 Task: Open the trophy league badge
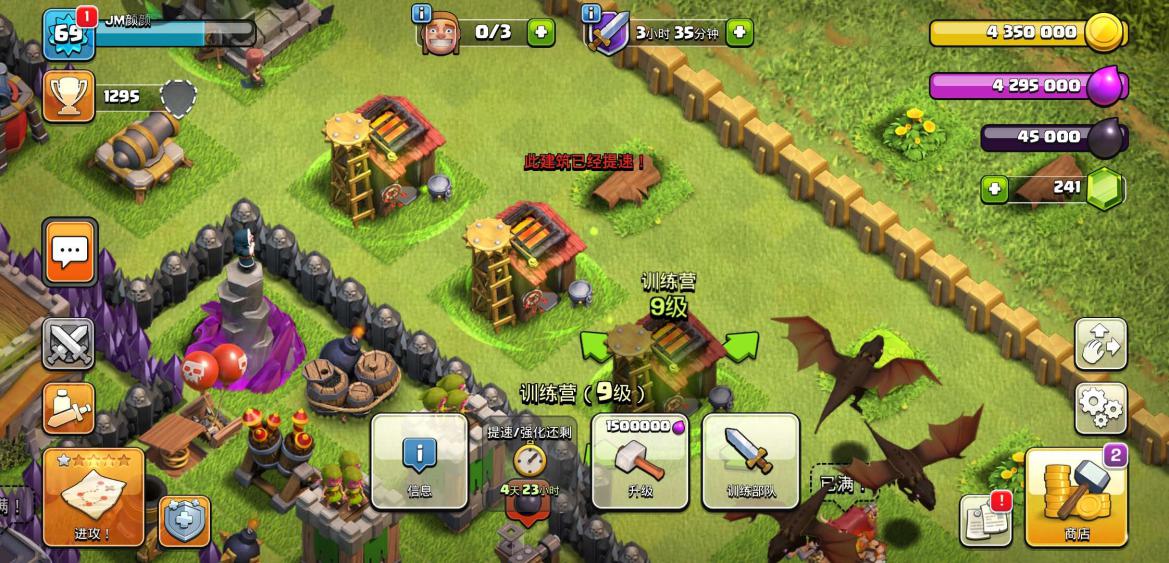69,96
